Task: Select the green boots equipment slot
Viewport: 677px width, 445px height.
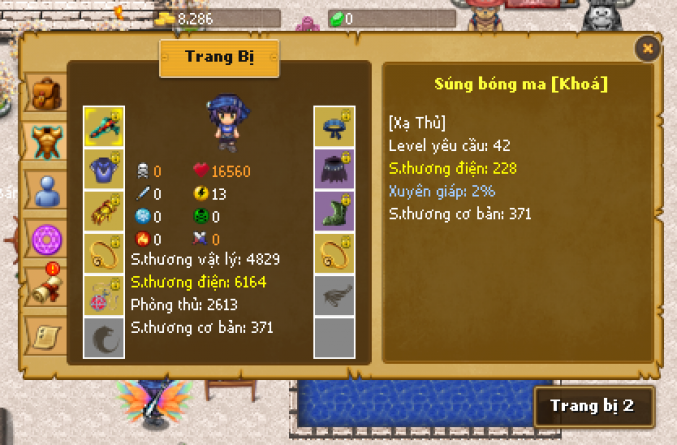Action: (x=334, y=211)
